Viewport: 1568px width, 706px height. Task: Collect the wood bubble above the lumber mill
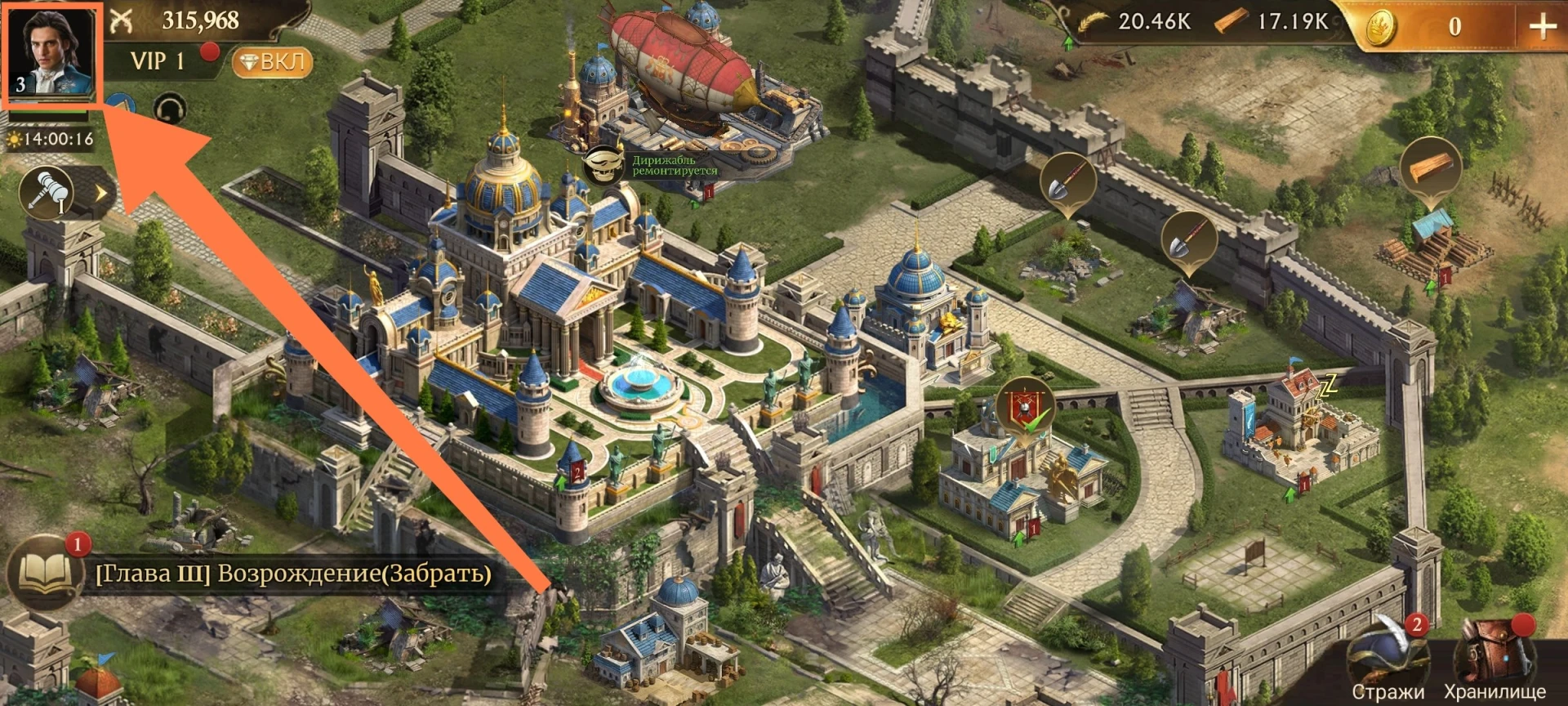point(1429,169)
